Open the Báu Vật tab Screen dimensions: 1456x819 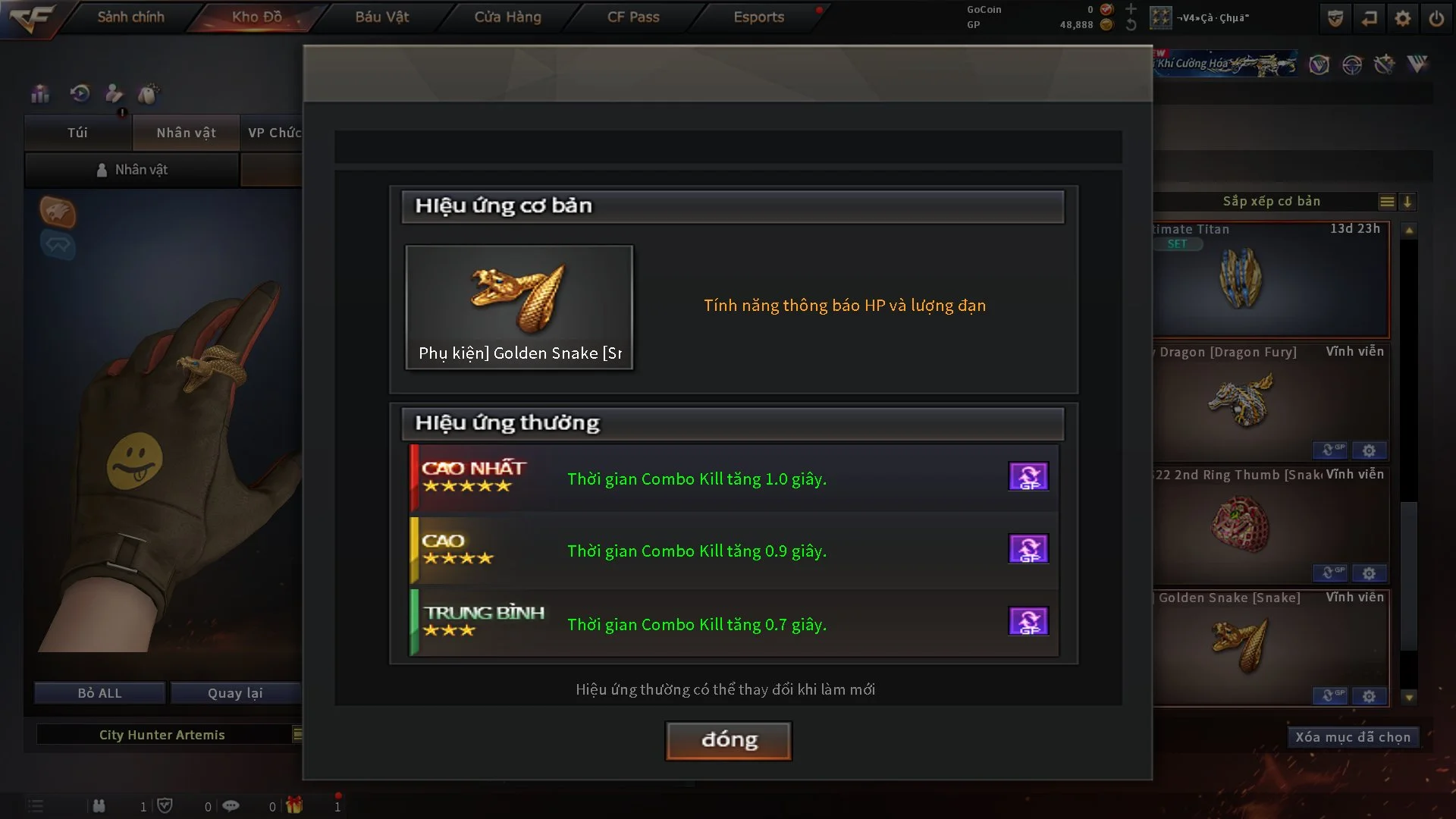pyautogui.click(x=381, y=17)
